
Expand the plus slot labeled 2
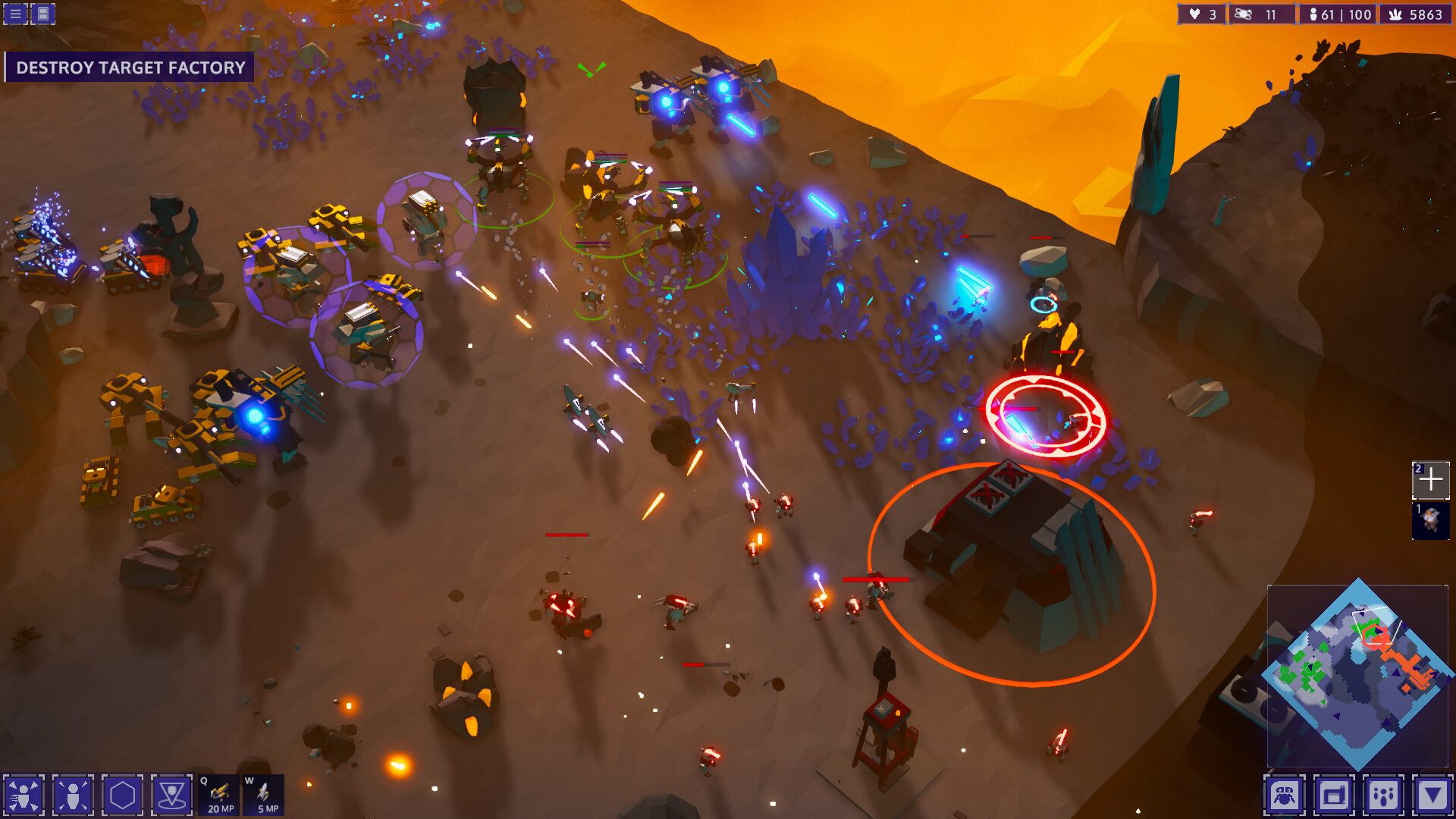pos(1430,479)
